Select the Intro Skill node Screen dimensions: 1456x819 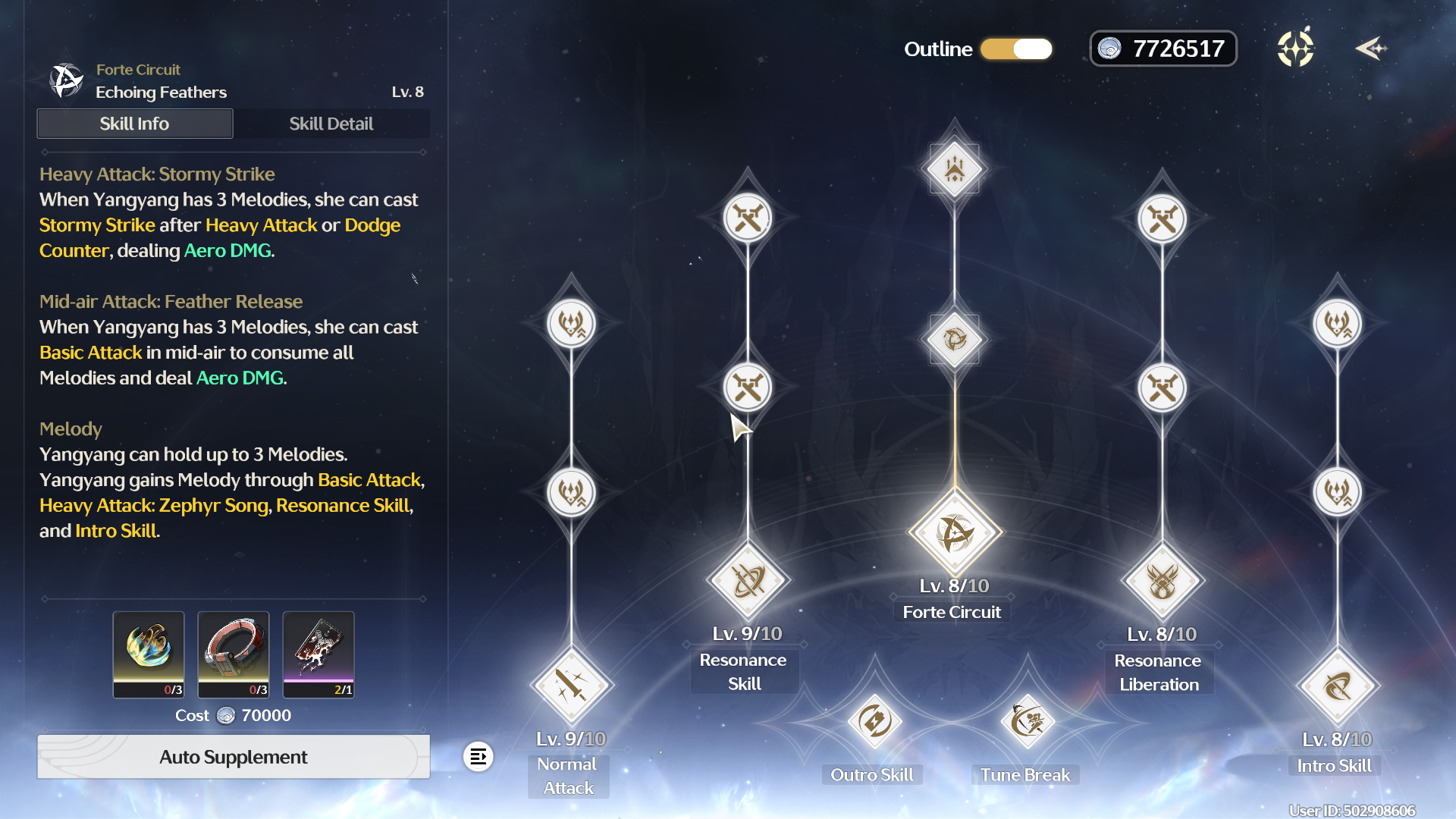click(1337, 686)
